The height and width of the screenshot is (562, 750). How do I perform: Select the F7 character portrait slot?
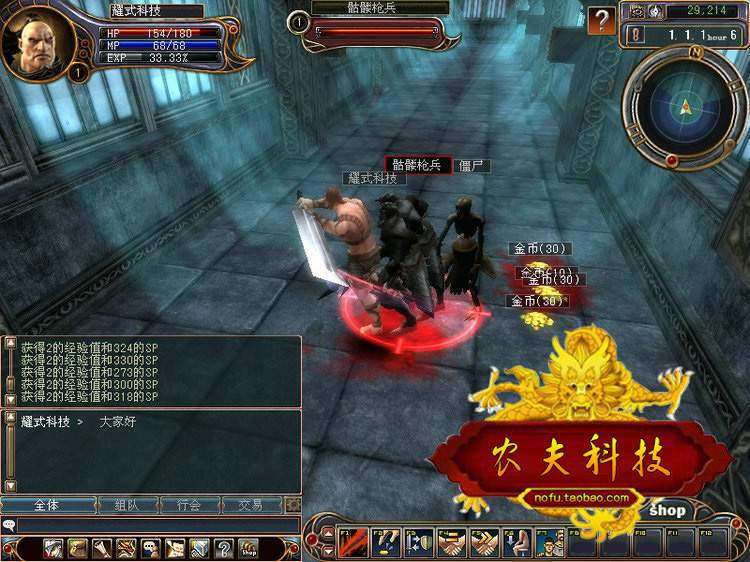pyautogui.click(x=553, y=542)
